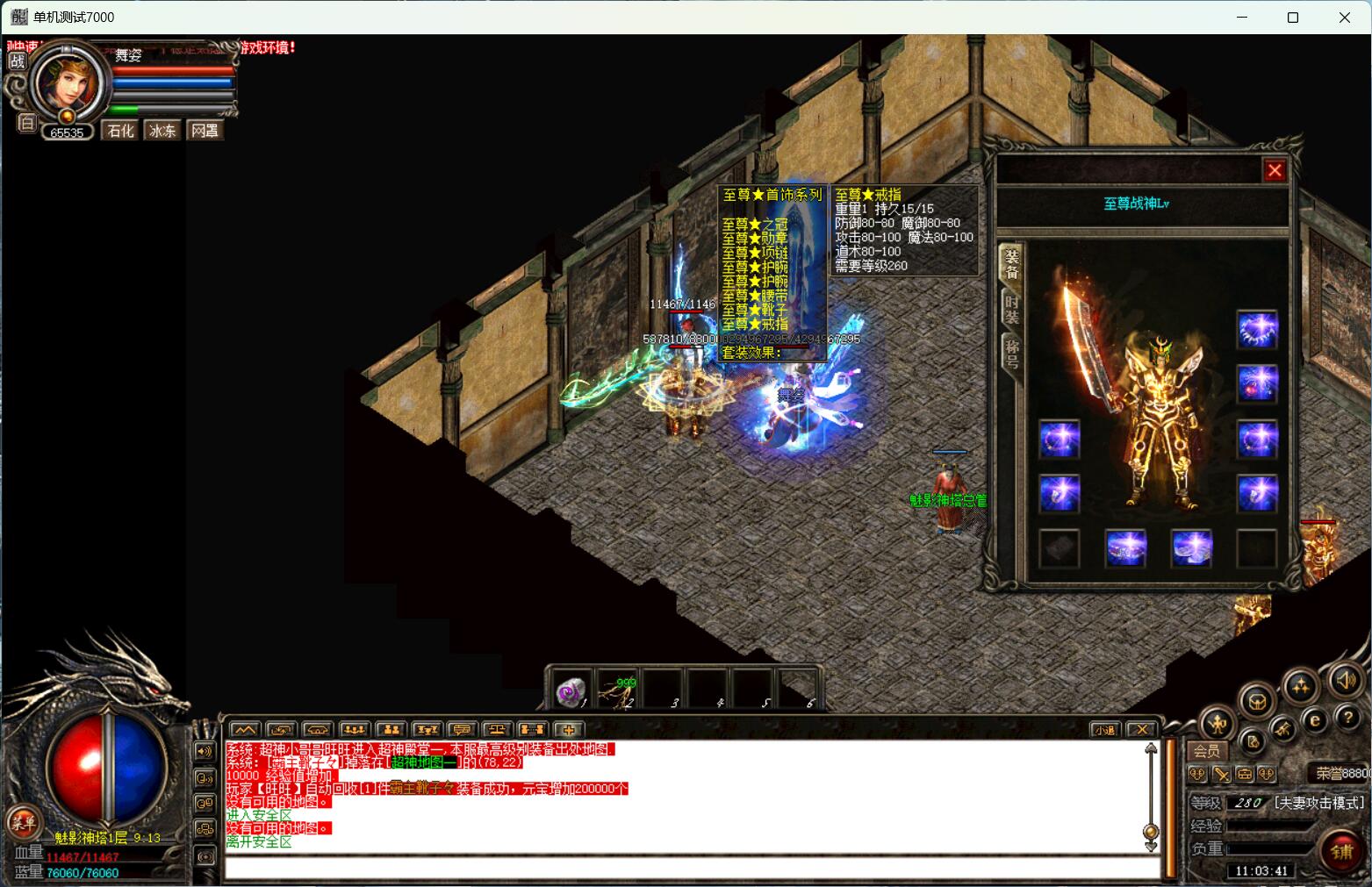Viewport: 1372px width, 887px height.
Task: Click the 会员 member button
Action: tap(1206, 751)
